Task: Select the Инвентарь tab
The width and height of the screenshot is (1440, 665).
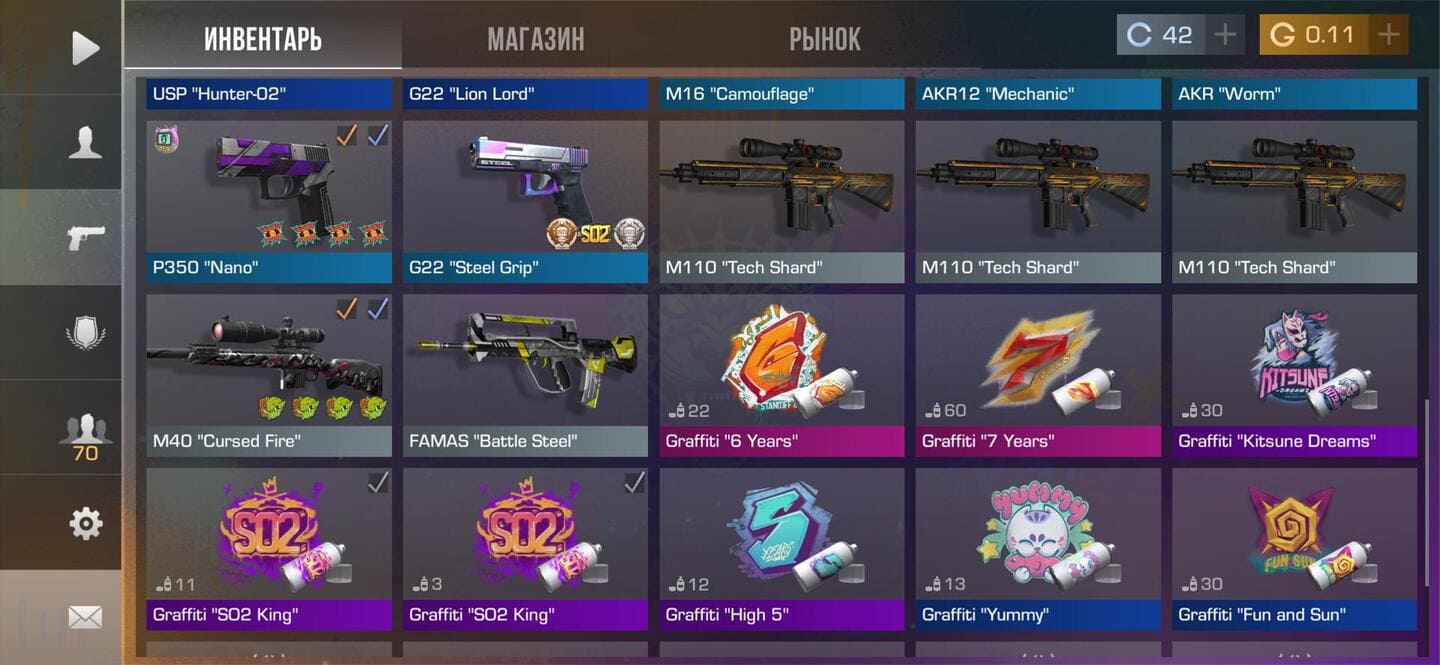Action: click(x=262, y=38)
